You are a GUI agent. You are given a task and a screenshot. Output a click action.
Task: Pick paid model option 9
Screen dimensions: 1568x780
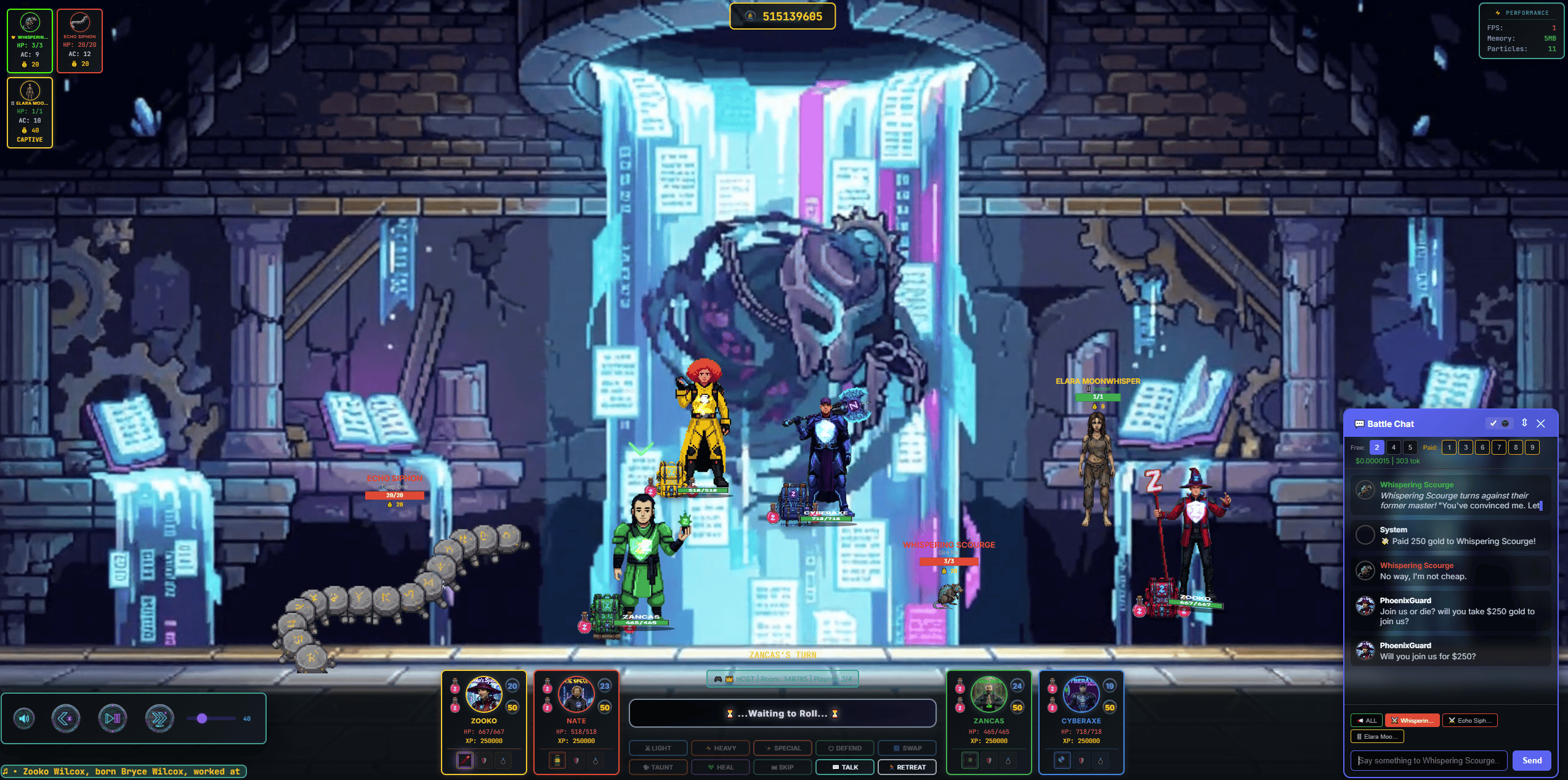(x=1532, y=447)
